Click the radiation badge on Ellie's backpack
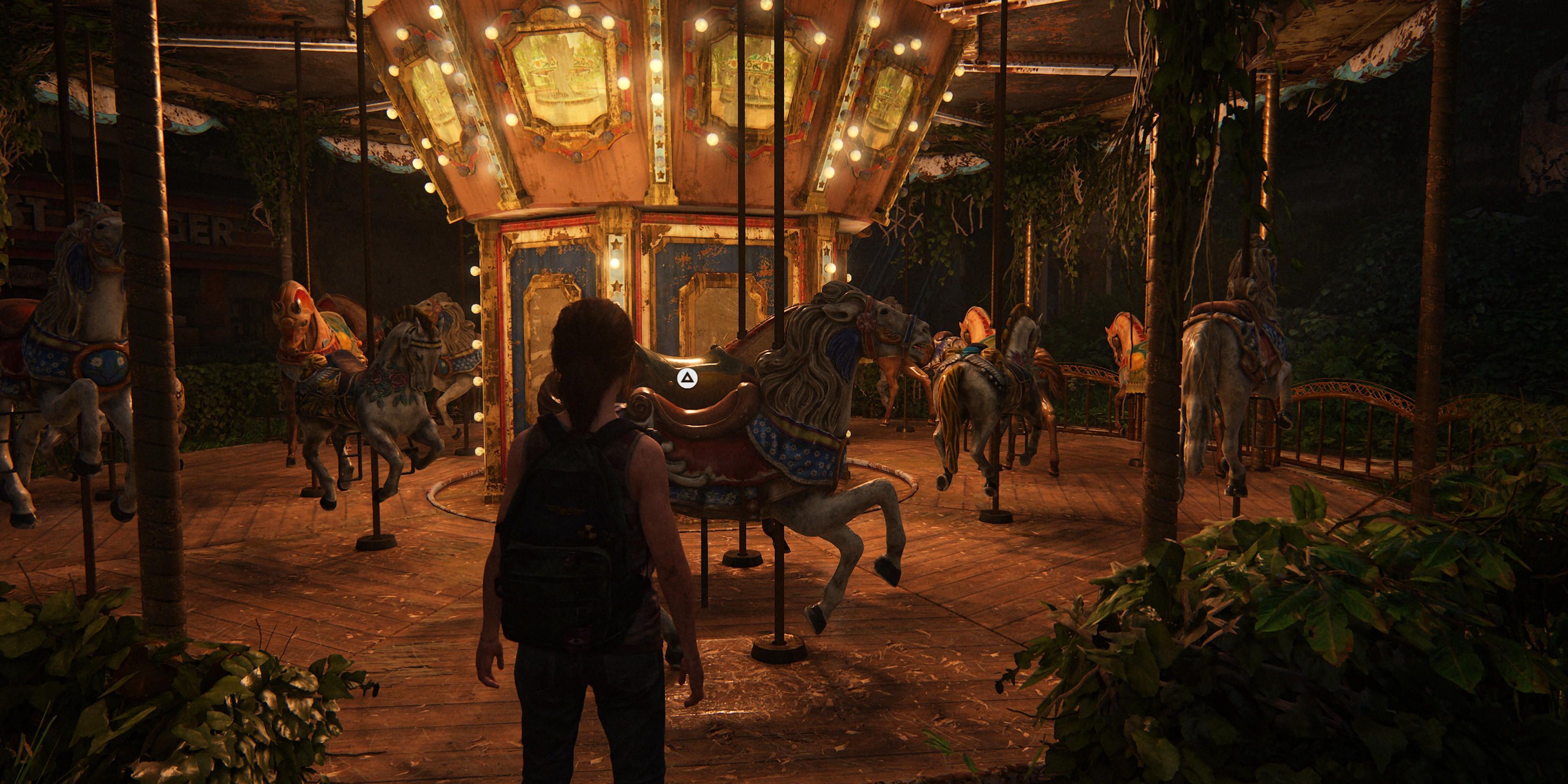The image size is (1568, 784). [588, 531]
